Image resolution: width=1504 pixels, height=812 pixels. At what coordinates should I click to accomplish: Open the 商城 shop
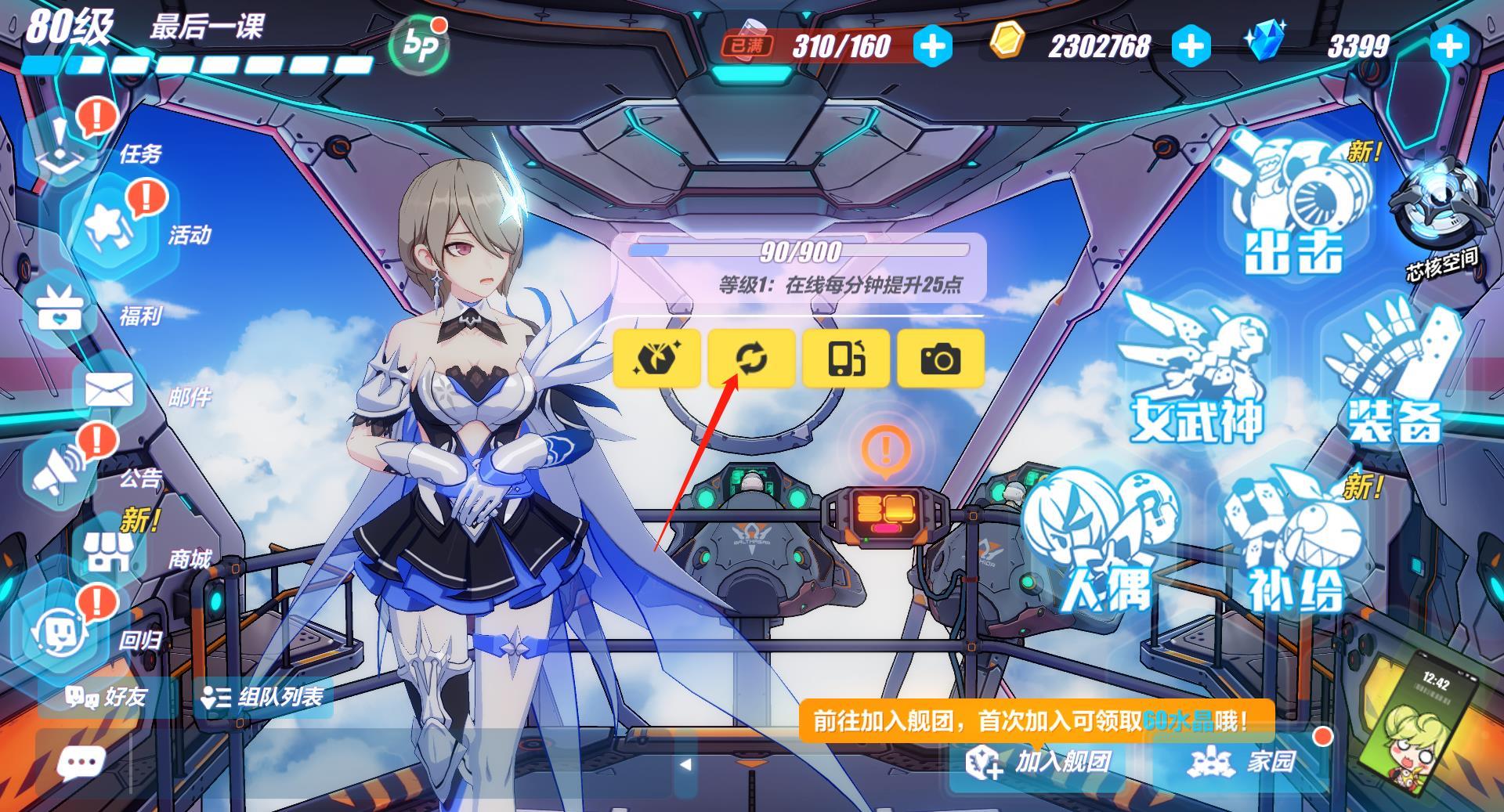click(110, 553)
